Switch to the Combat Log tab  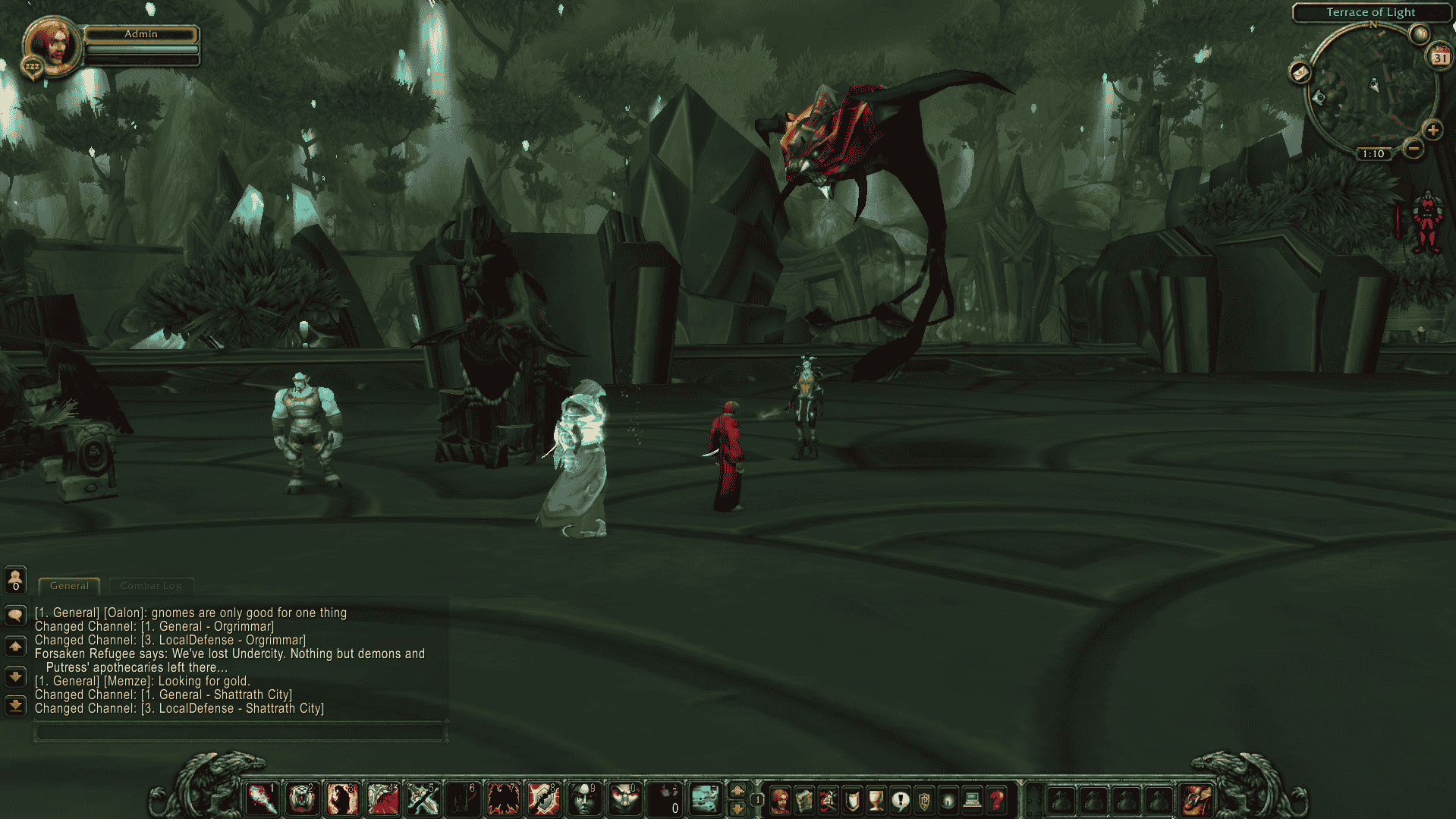click(x=151, y=585)
